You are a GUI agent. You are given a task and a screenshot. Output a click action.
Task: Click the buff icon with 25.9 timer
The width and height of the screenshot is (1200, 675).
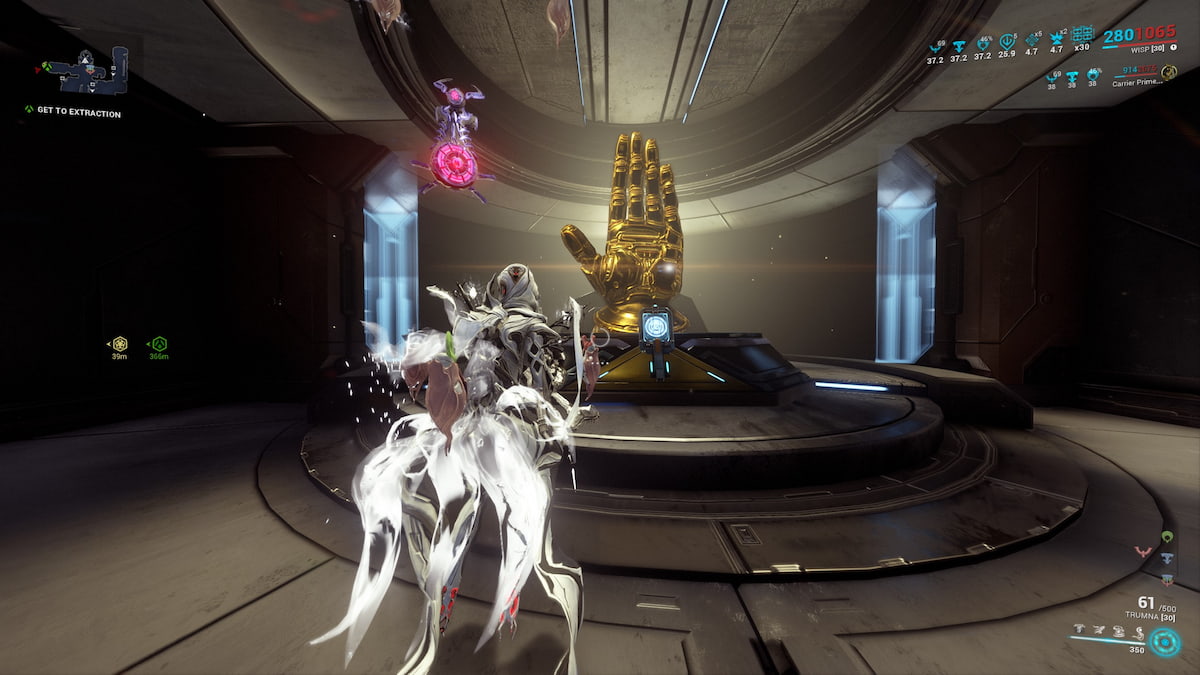pos(1007,42)
